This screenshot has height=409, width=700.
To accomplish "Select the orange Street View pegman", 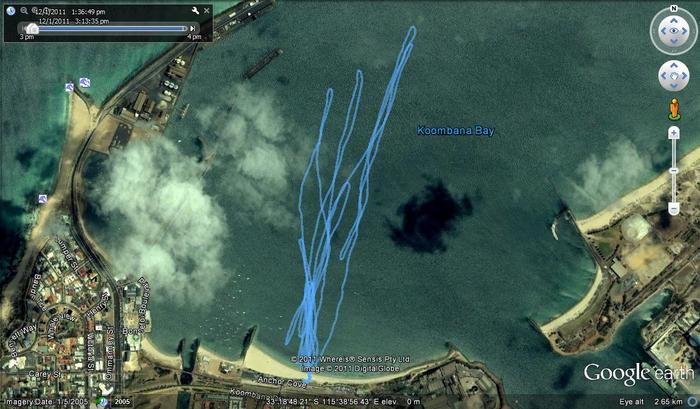I will tap(673, 109).
